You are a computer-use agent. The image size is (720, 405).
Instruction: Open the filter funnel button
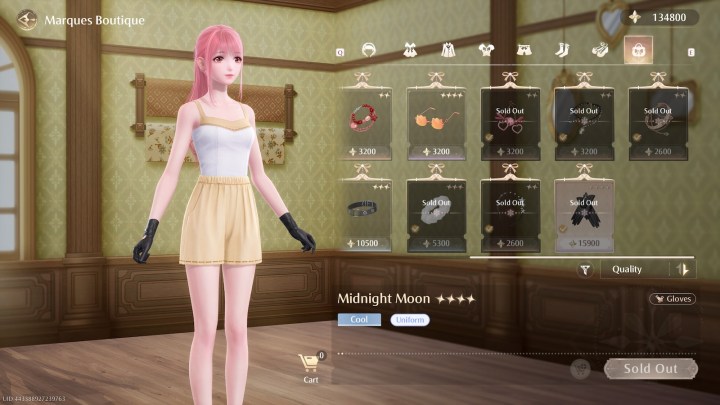point(585,269)
